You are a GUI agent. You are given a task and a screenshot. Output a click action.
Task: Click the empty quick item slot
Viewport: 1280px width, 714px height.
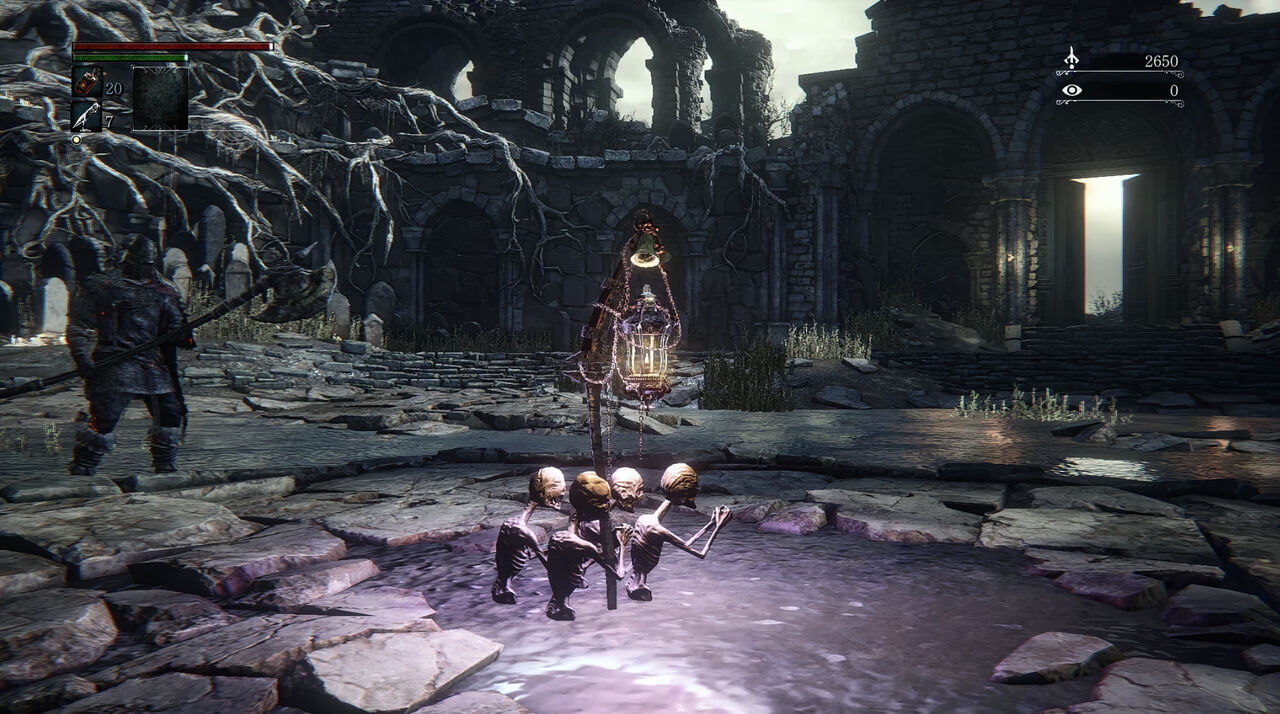coord(160,98)
